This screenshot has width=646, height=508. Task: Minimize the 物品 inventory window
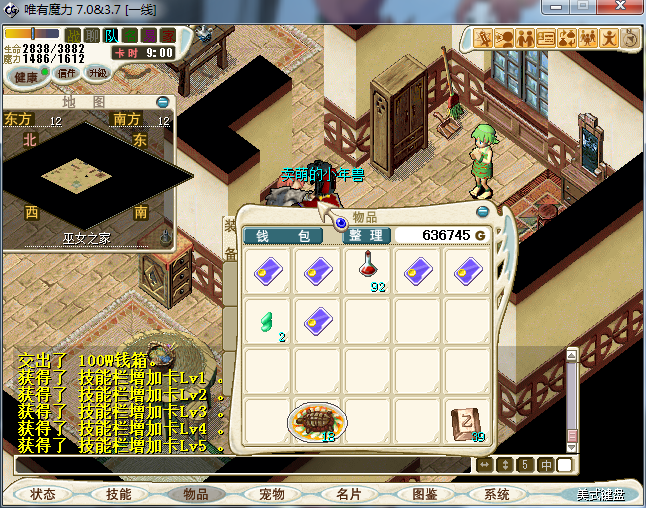point(483,212)
